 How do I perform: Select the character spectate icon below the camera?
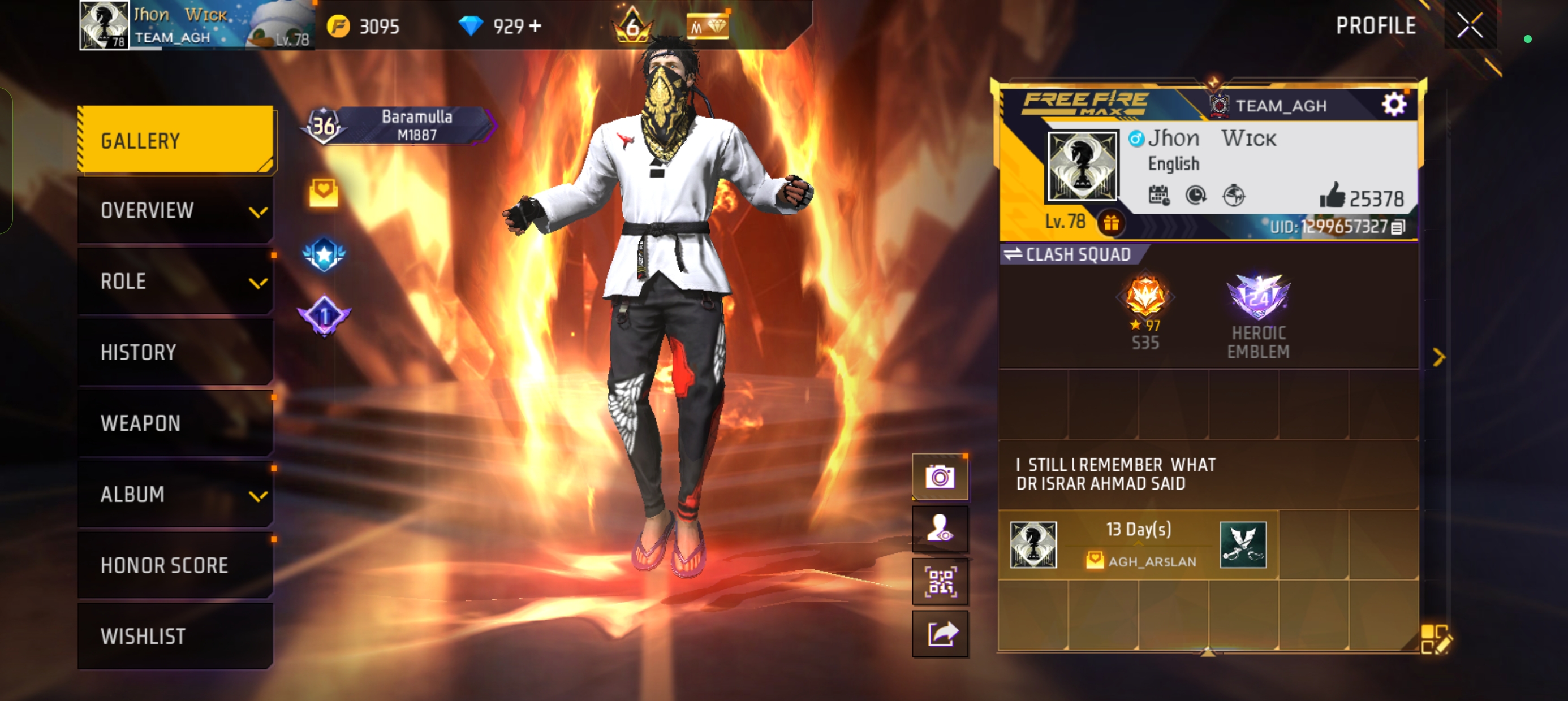pyautogui.click(x=941, y=529)
